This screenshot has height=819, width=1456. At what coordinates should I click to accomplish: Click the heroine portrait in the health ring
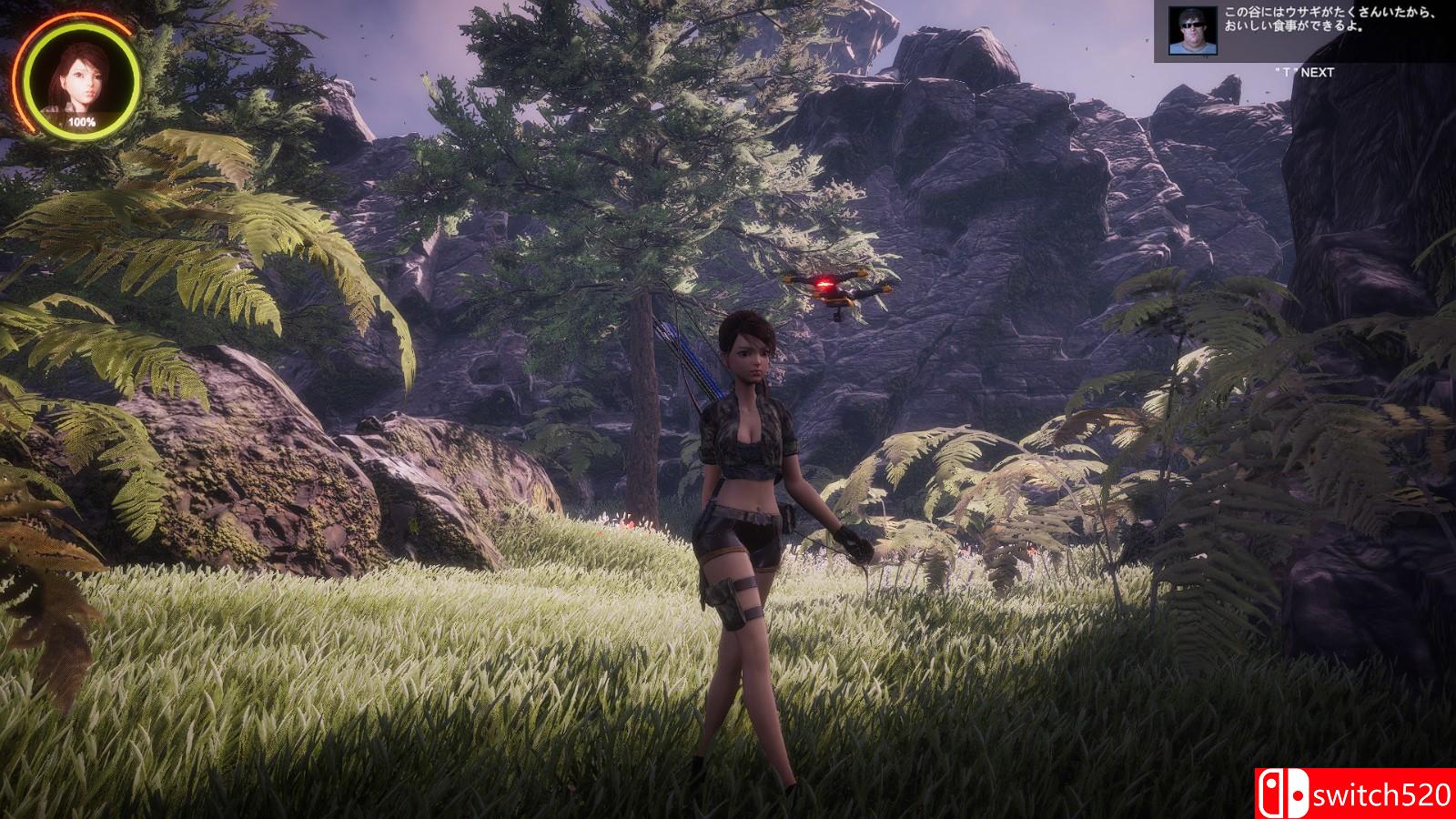coord(81,80)
